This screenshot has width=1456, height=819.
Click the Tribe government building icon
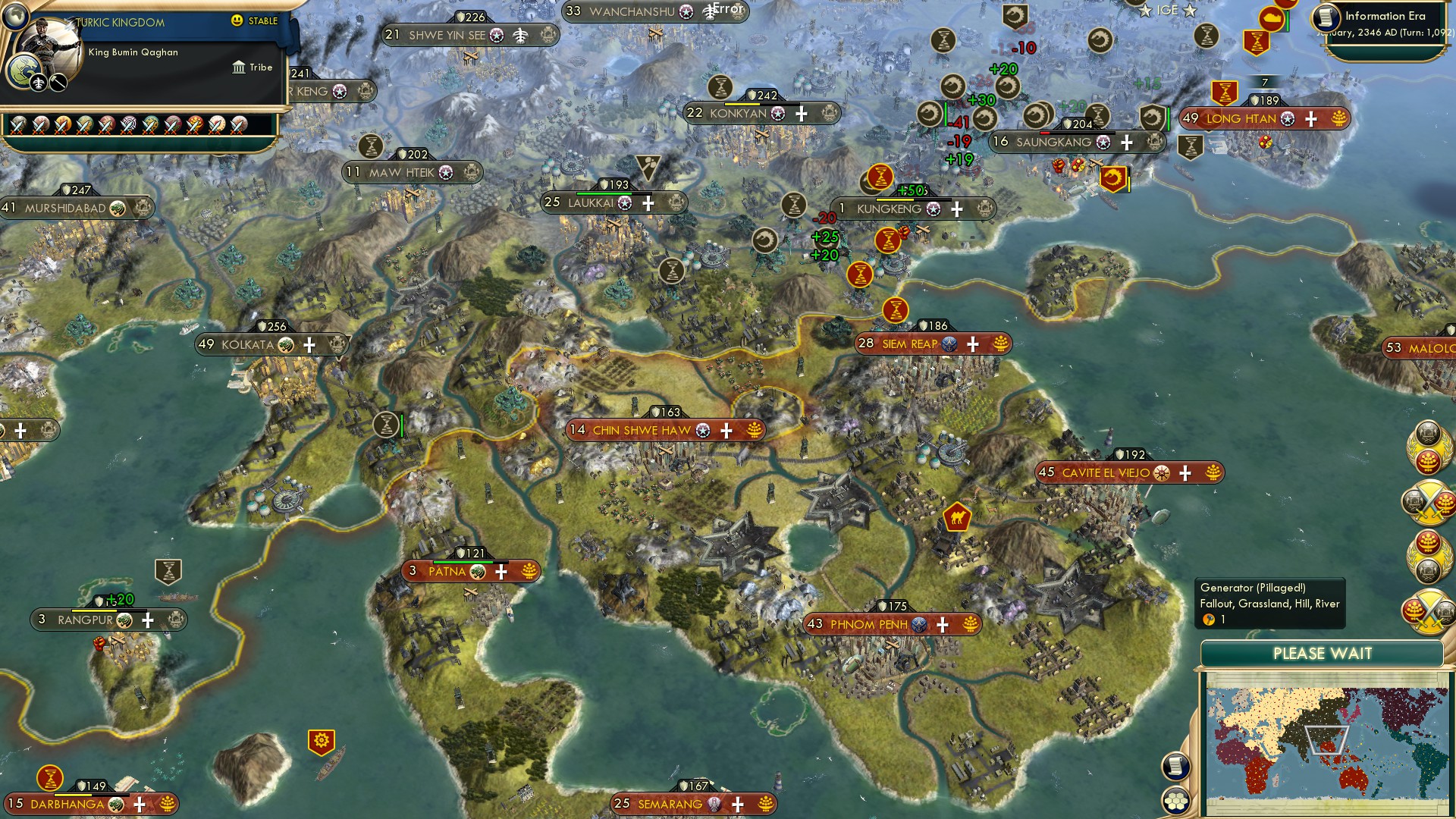(x=240, y=68)
